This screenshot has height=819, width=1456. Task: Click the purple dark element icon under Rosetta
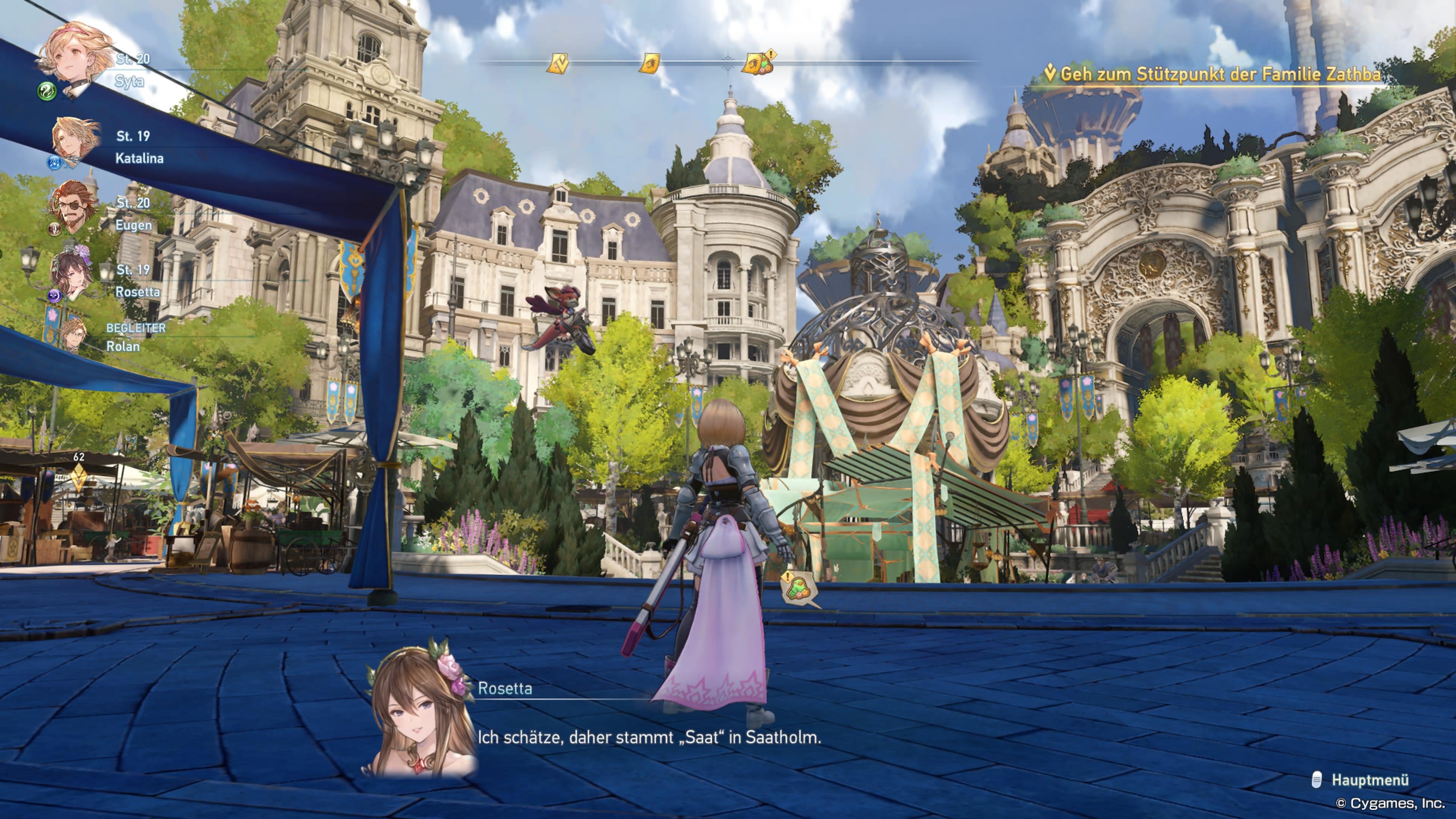pyautogui.click(x=55, y=296)
